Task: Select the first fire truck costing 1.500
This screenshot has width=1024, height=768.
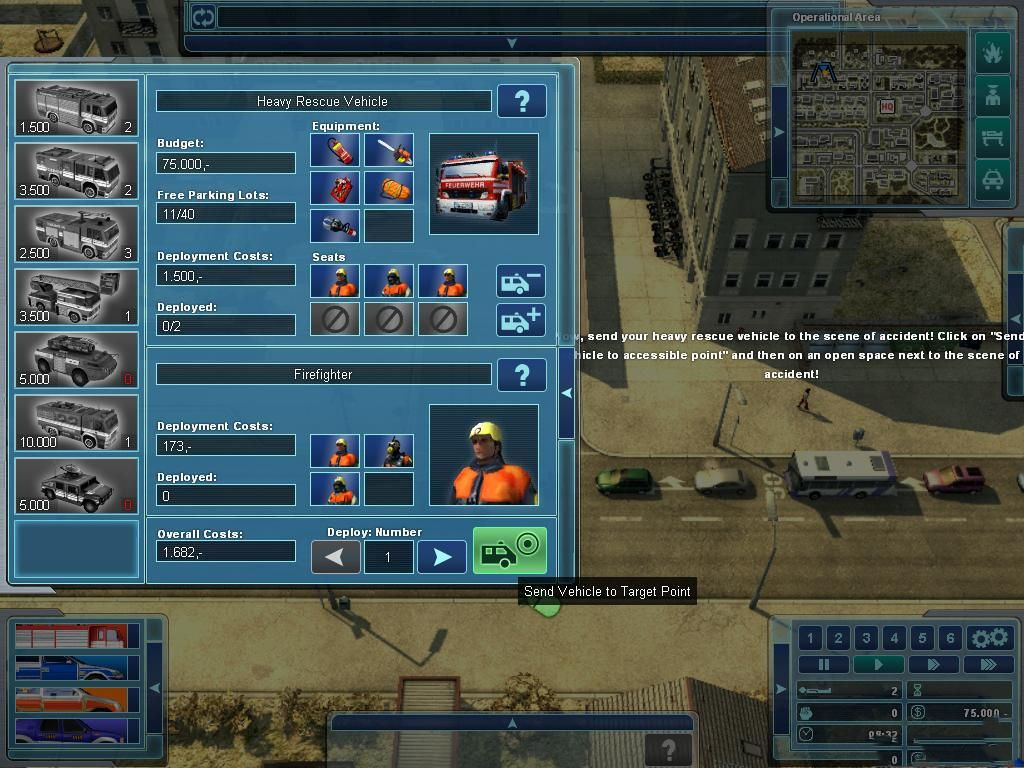Action: click(x=77, y=108)
